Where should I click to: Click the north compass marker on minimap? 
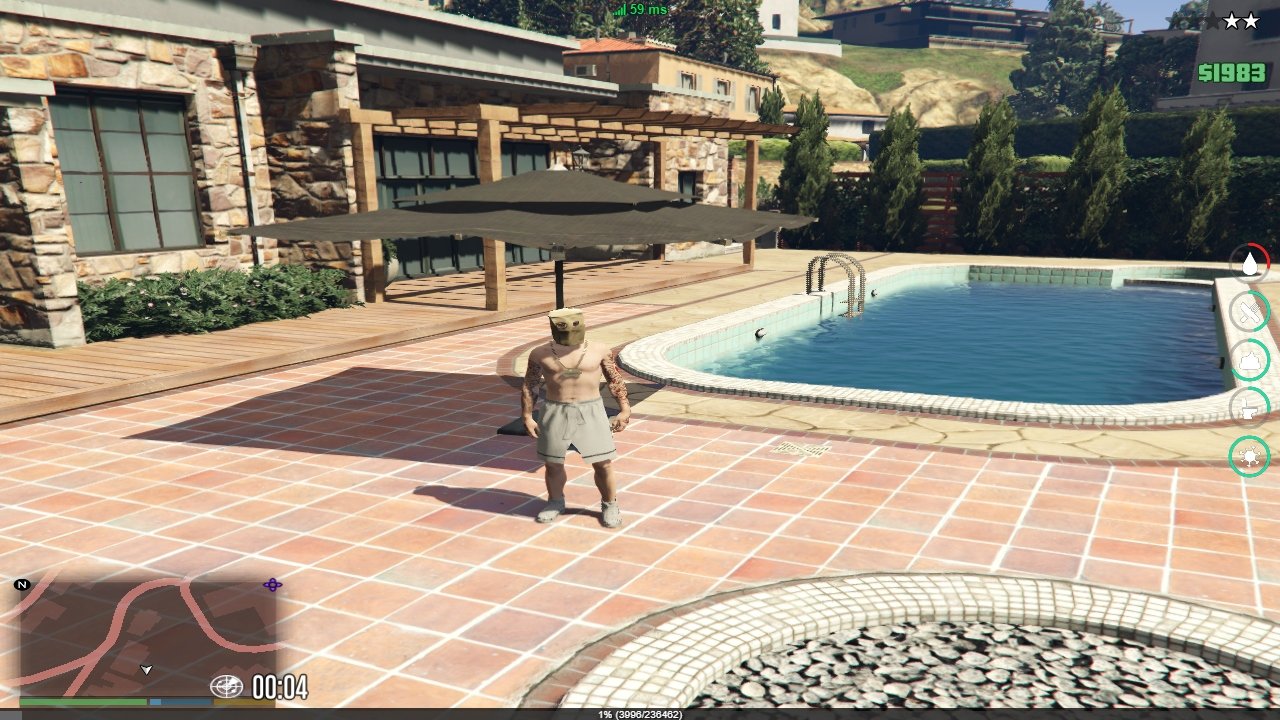pos(22,584)
